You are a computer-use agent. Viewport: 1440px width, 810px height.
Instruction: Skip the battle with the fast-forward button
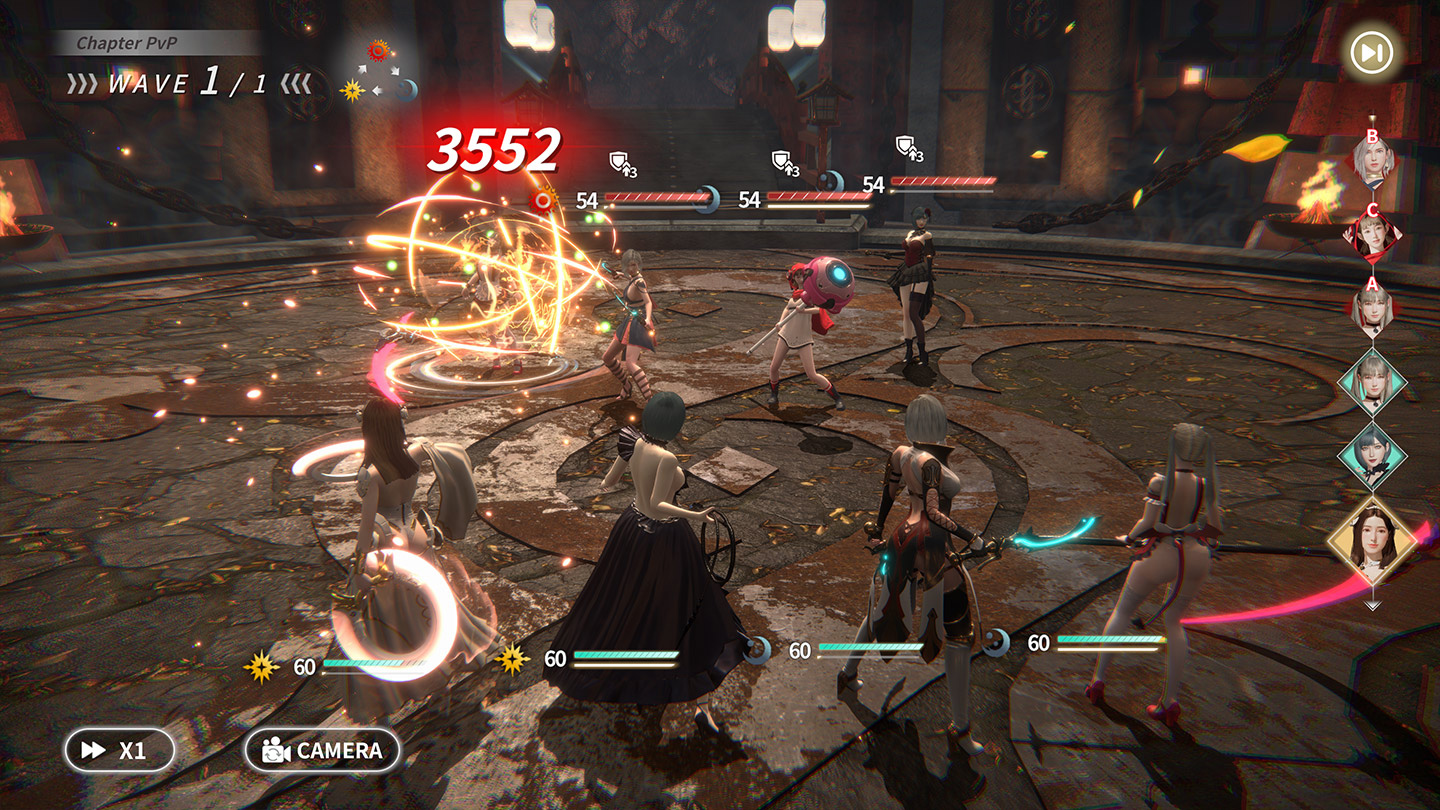(x=1371, y=53)
